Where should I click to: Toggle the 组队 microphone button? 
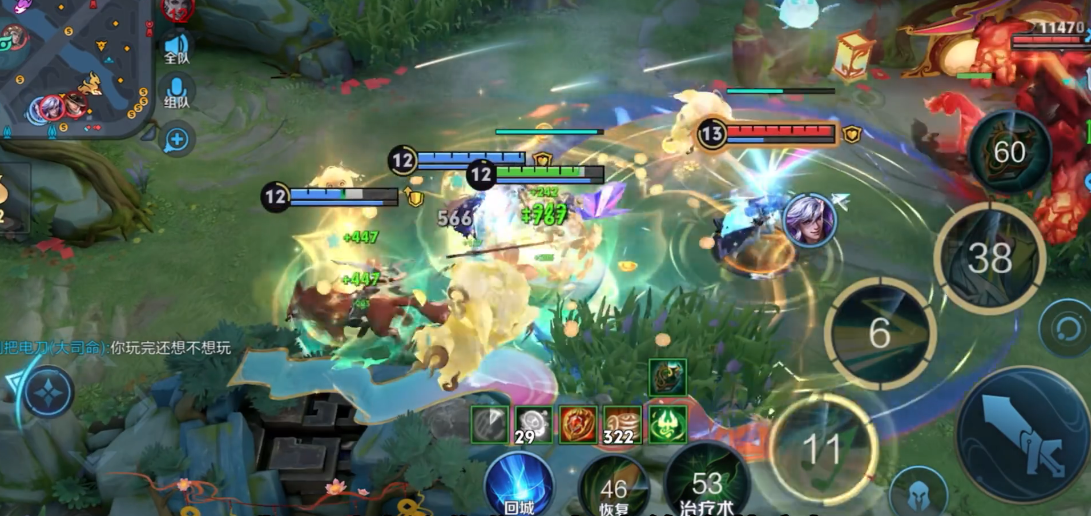pyautogui.click(x=177, y=92)
